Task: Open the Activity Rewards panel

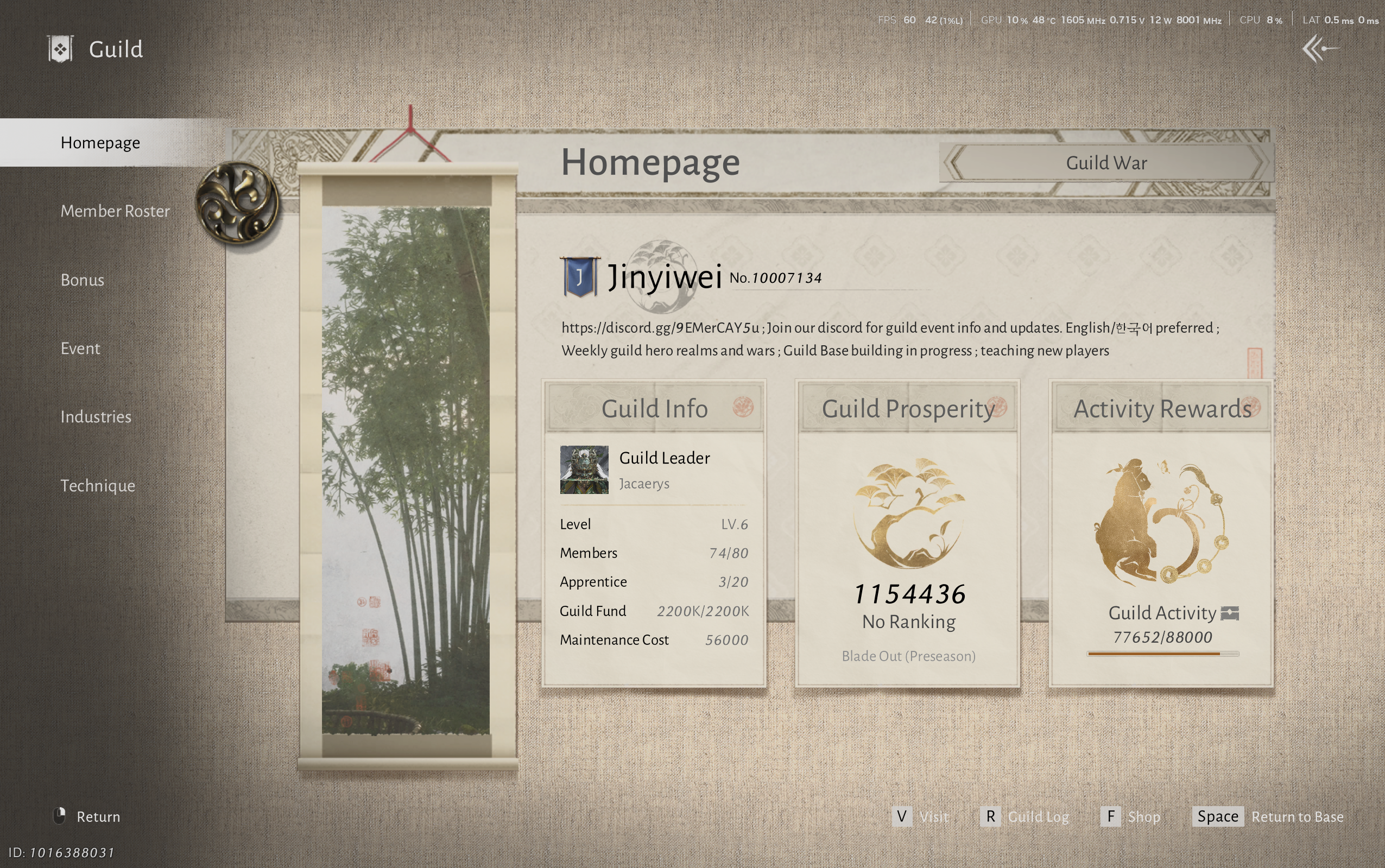Action: click(1162, 409)
